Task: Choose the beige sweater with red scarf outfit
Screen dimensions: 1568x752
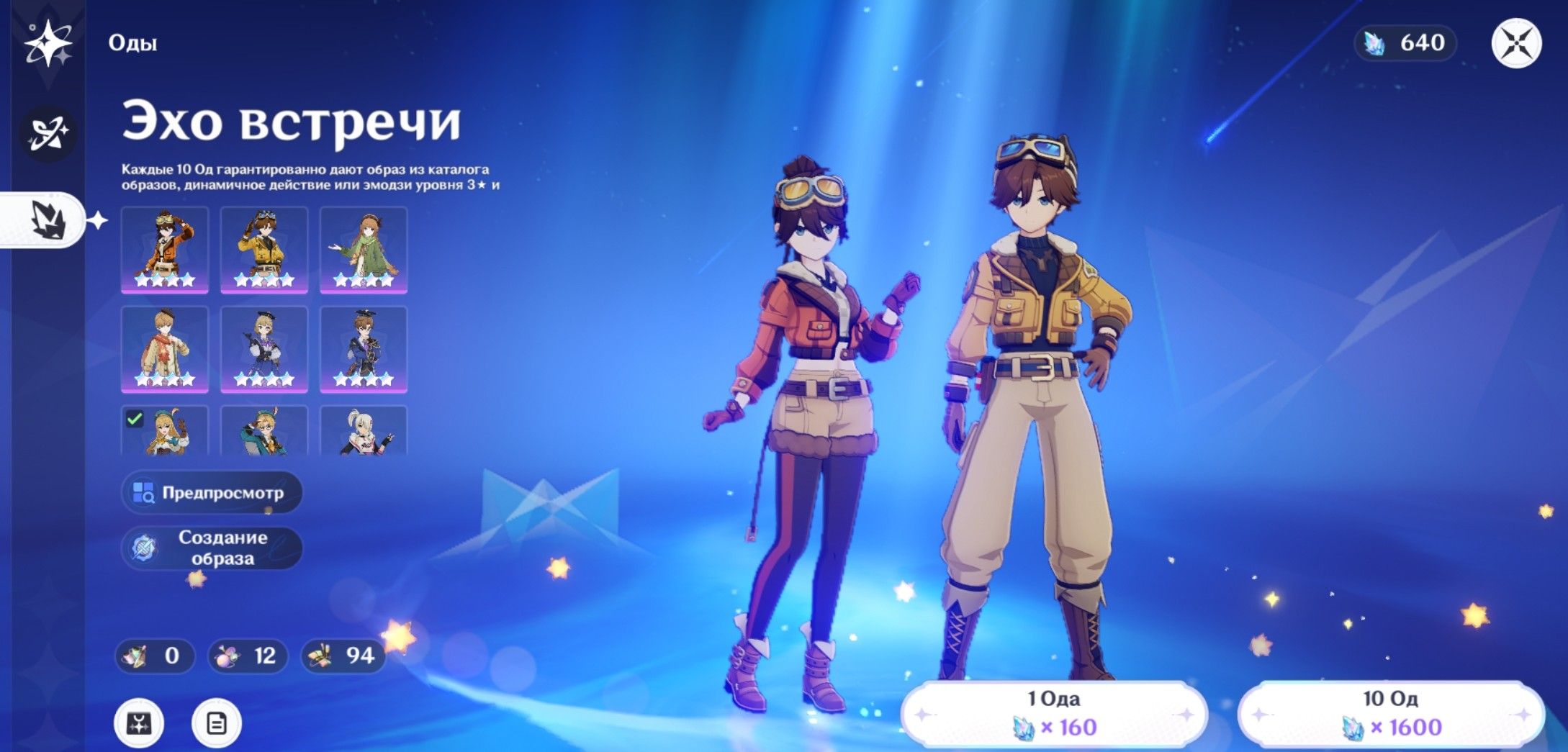Action: point(165,349)
